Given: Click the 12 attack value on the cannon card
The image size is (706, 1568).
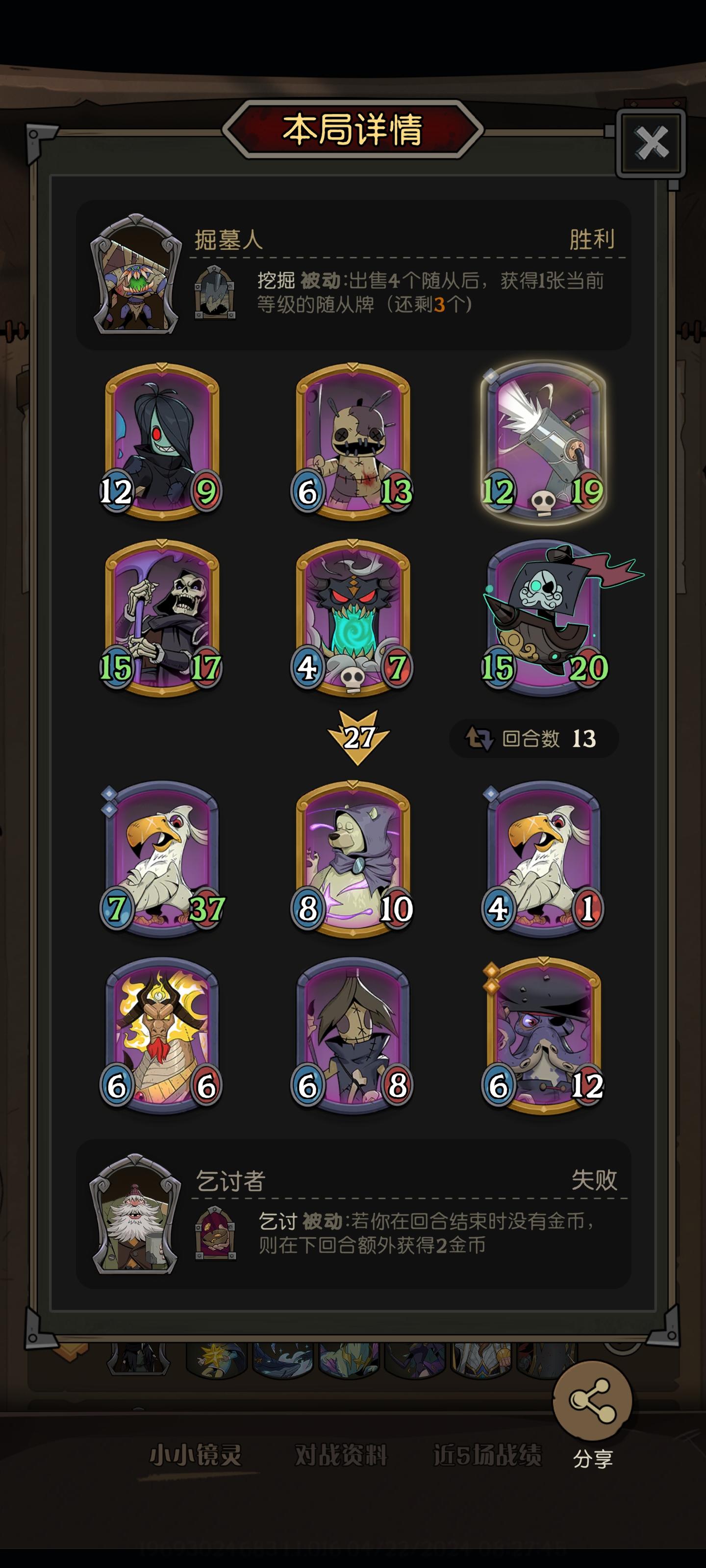Looking at the screenshot, I should tap(499, 490).
